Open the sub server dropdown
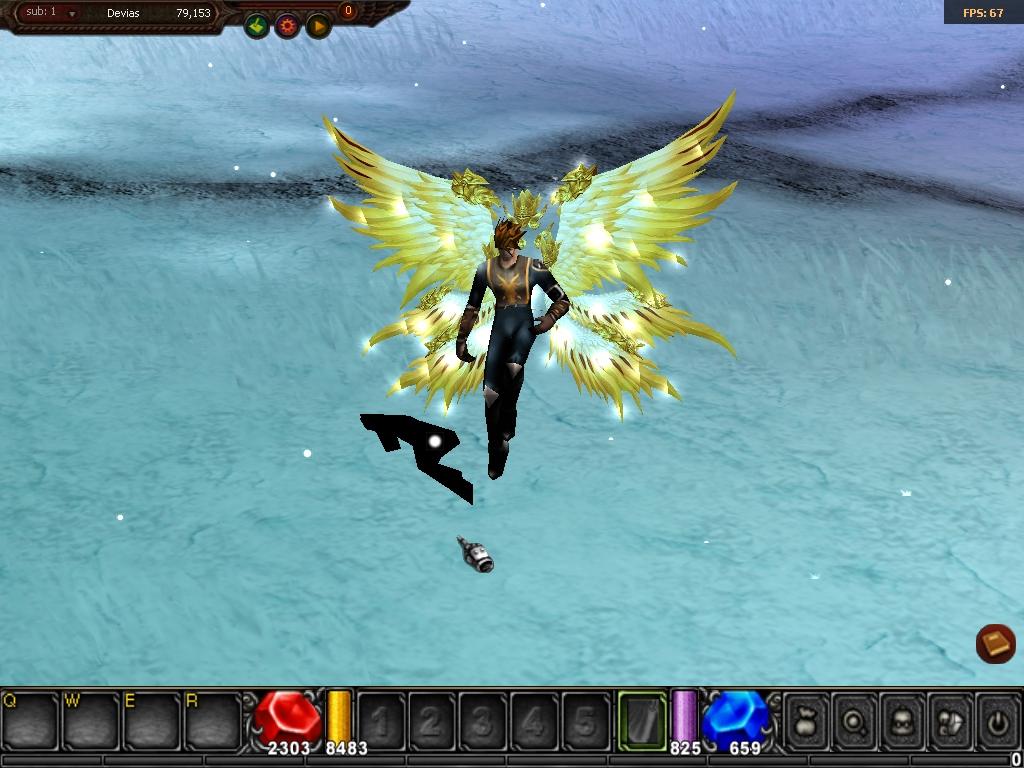 [x=72, y=13]
